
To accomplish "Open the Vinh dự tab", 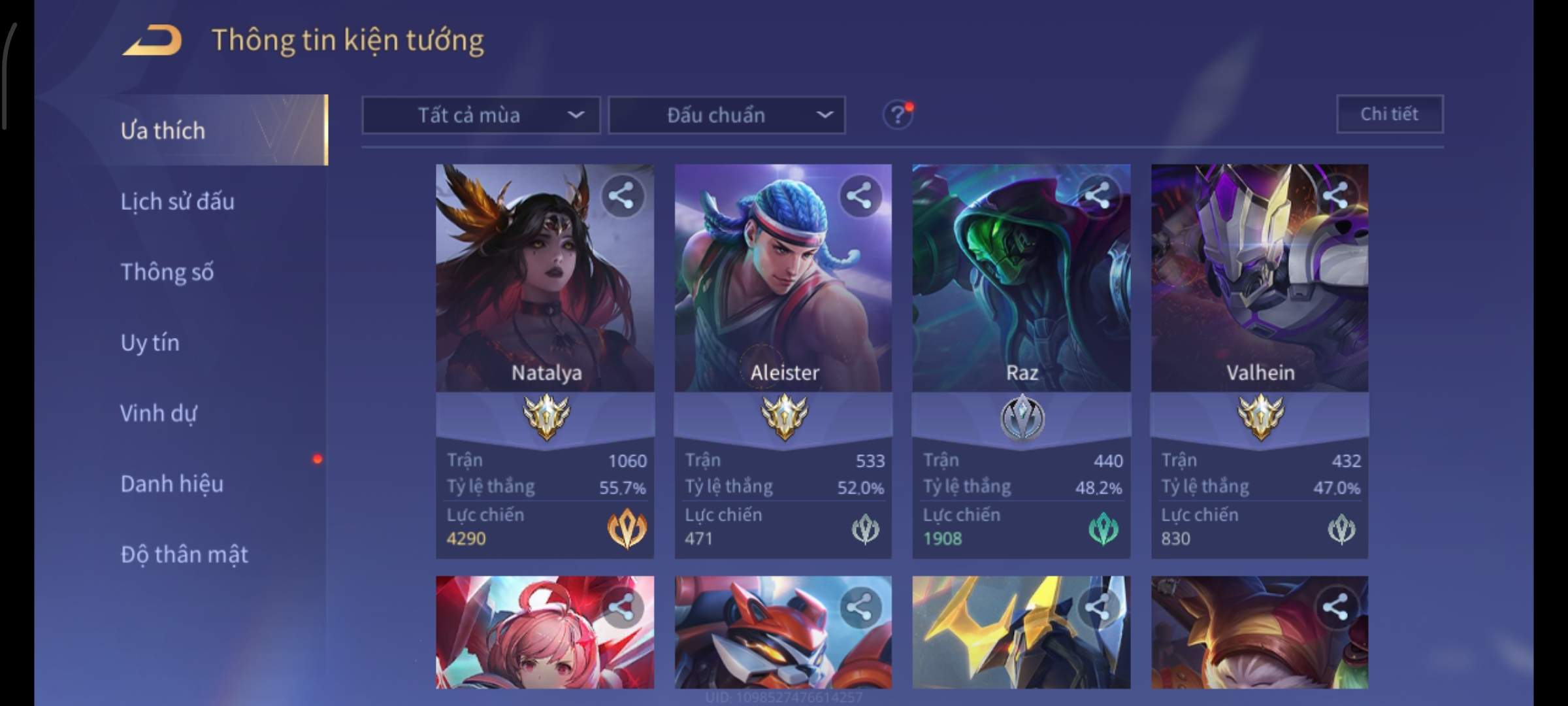I will pyautogui.click(x=158, y=413).
